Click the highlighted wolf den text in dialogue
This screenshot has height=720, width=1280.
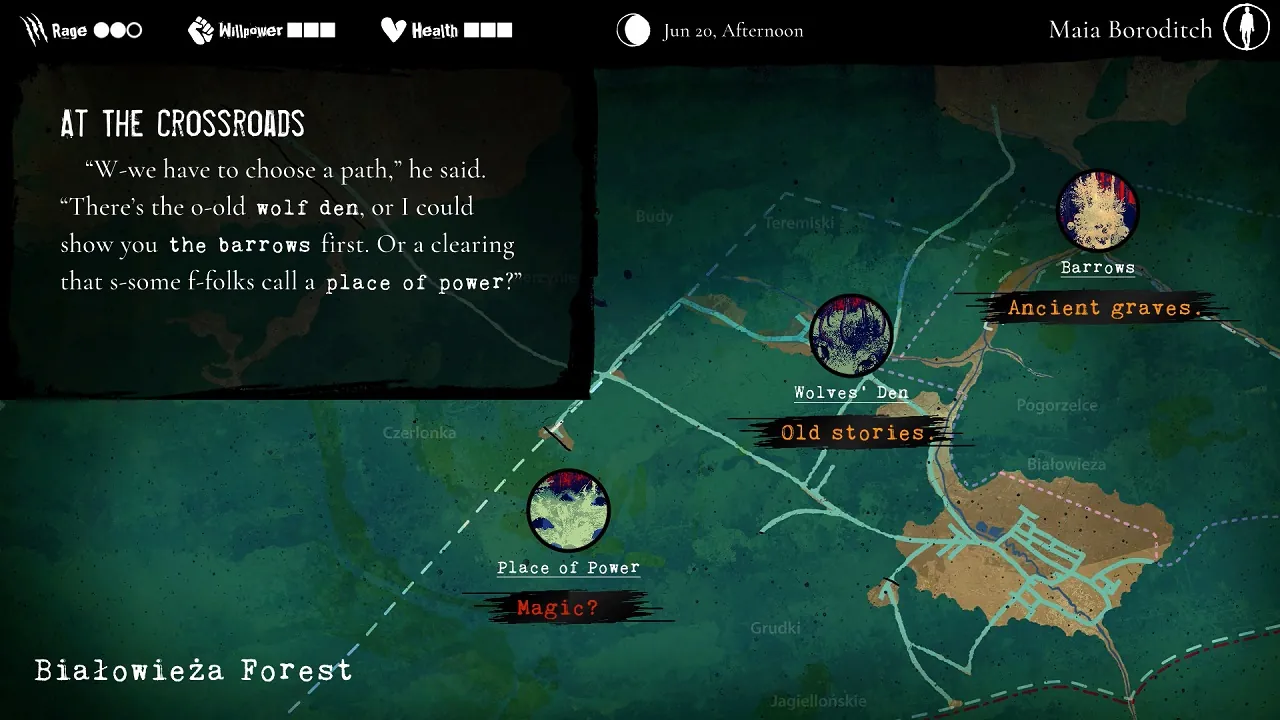[x=307, y=208]
